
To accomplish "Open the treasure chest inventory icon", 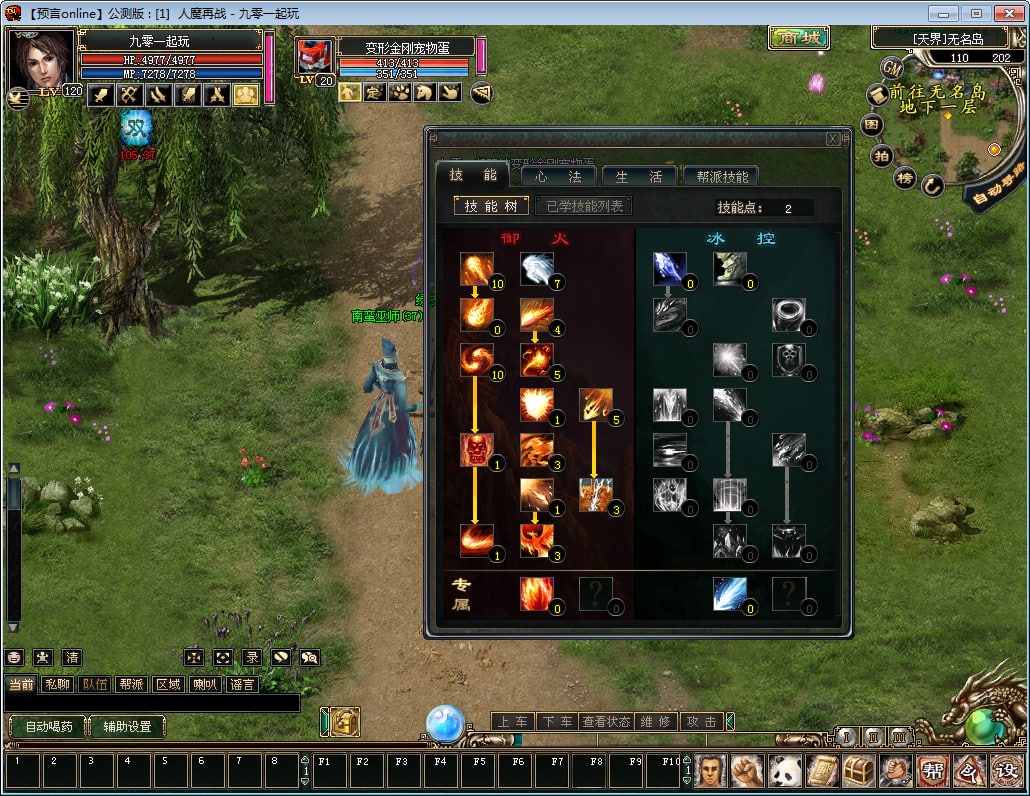I will tap(858, 771).
